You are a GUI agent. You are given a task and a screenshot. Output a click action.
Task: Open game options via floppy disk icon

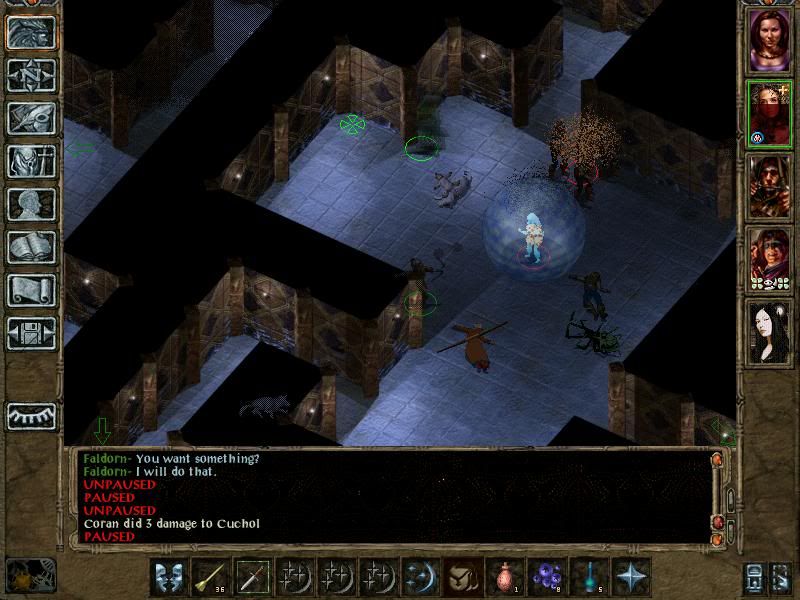30,333
